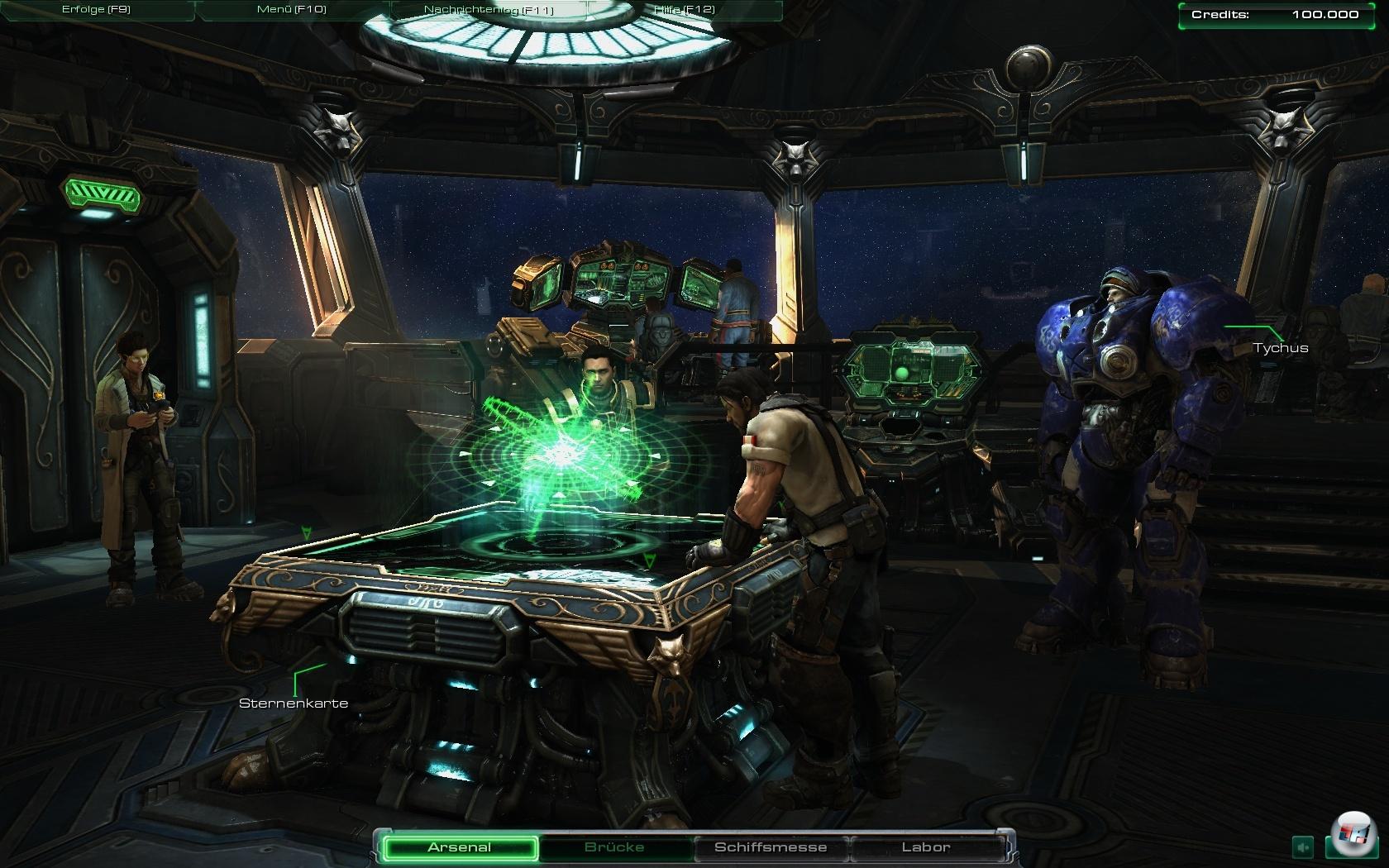The width and height of the screenshot is (1389, 868).
Task: Switch to the Labor room tab
Action: tap(926, 847)
